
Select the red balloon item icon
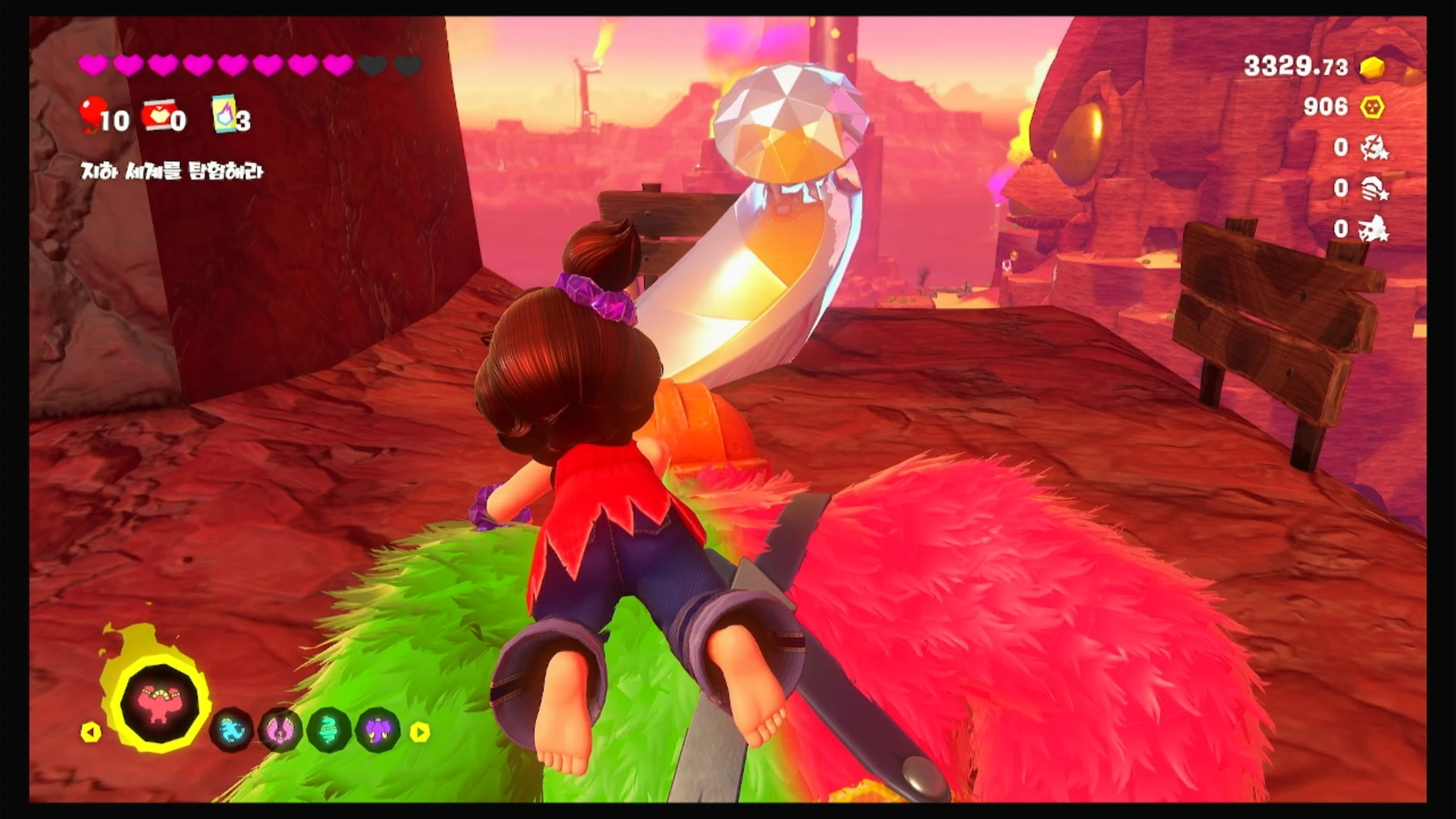93,112
